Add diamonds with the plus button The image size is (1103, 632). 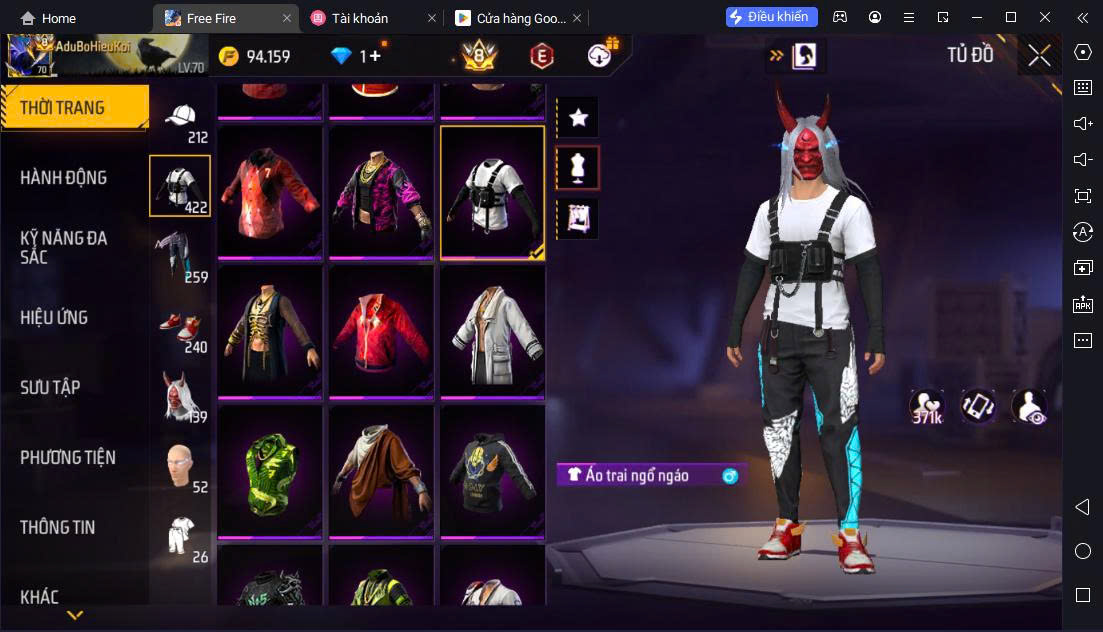point(375,56)
